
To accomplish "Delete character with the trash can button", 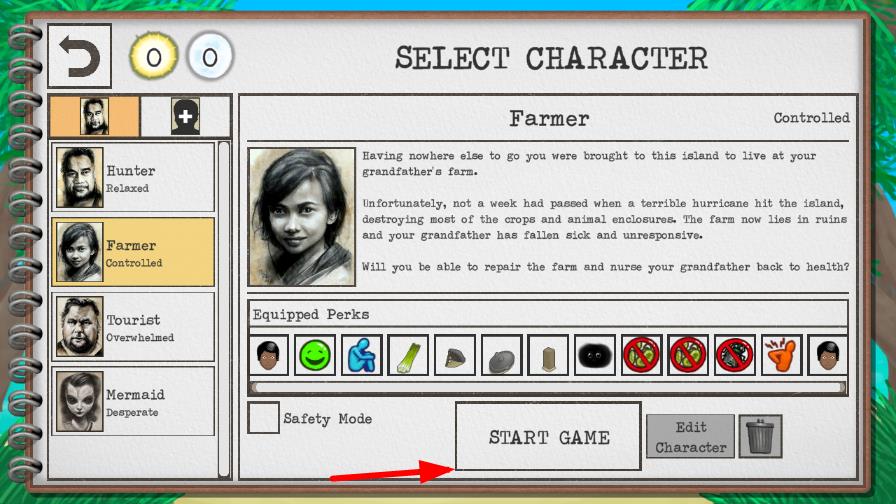I will coord(760,437).
